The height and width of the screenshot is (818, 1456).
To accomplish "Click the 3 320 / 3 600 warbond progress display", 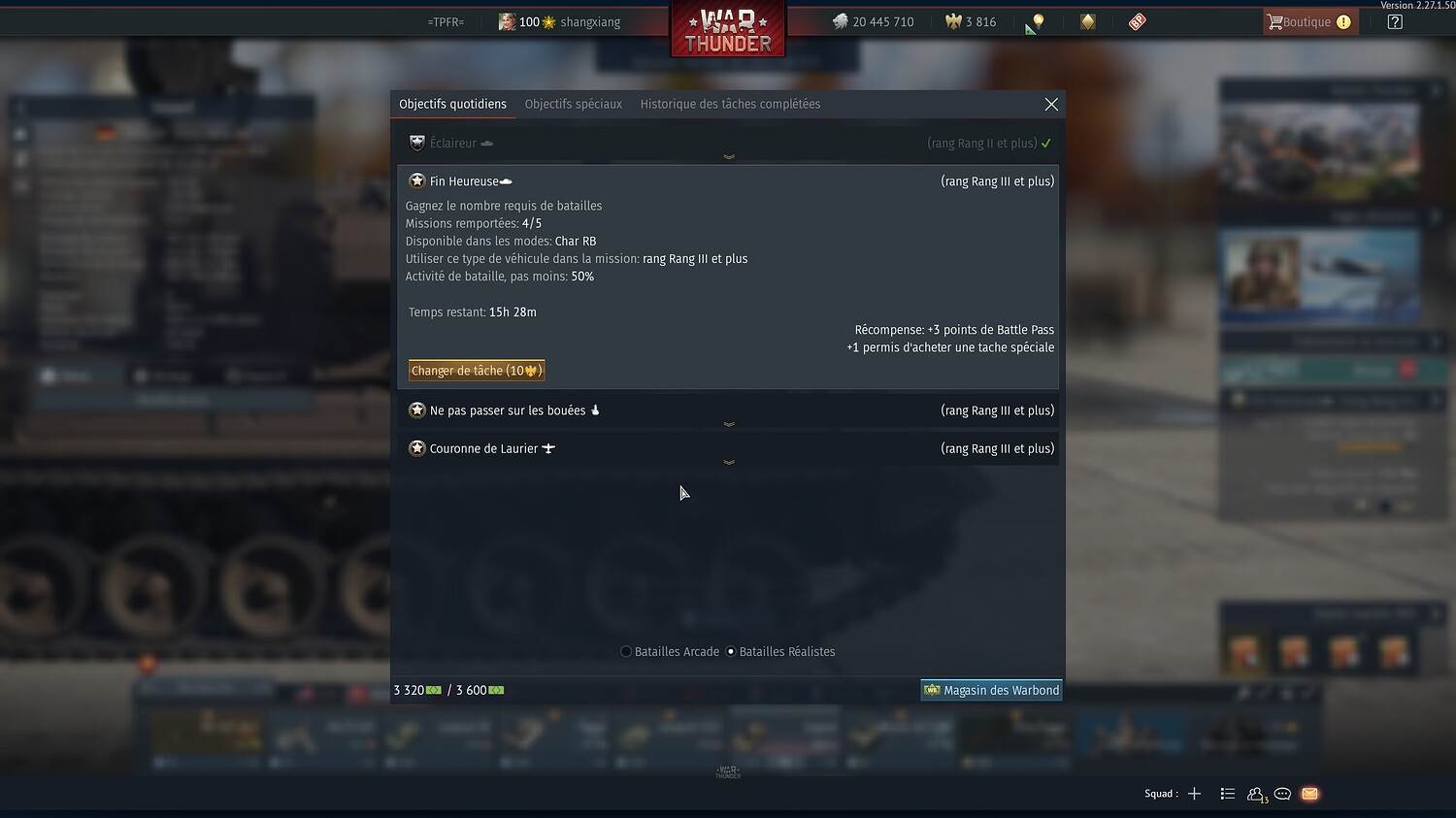I will pos(448,690).
